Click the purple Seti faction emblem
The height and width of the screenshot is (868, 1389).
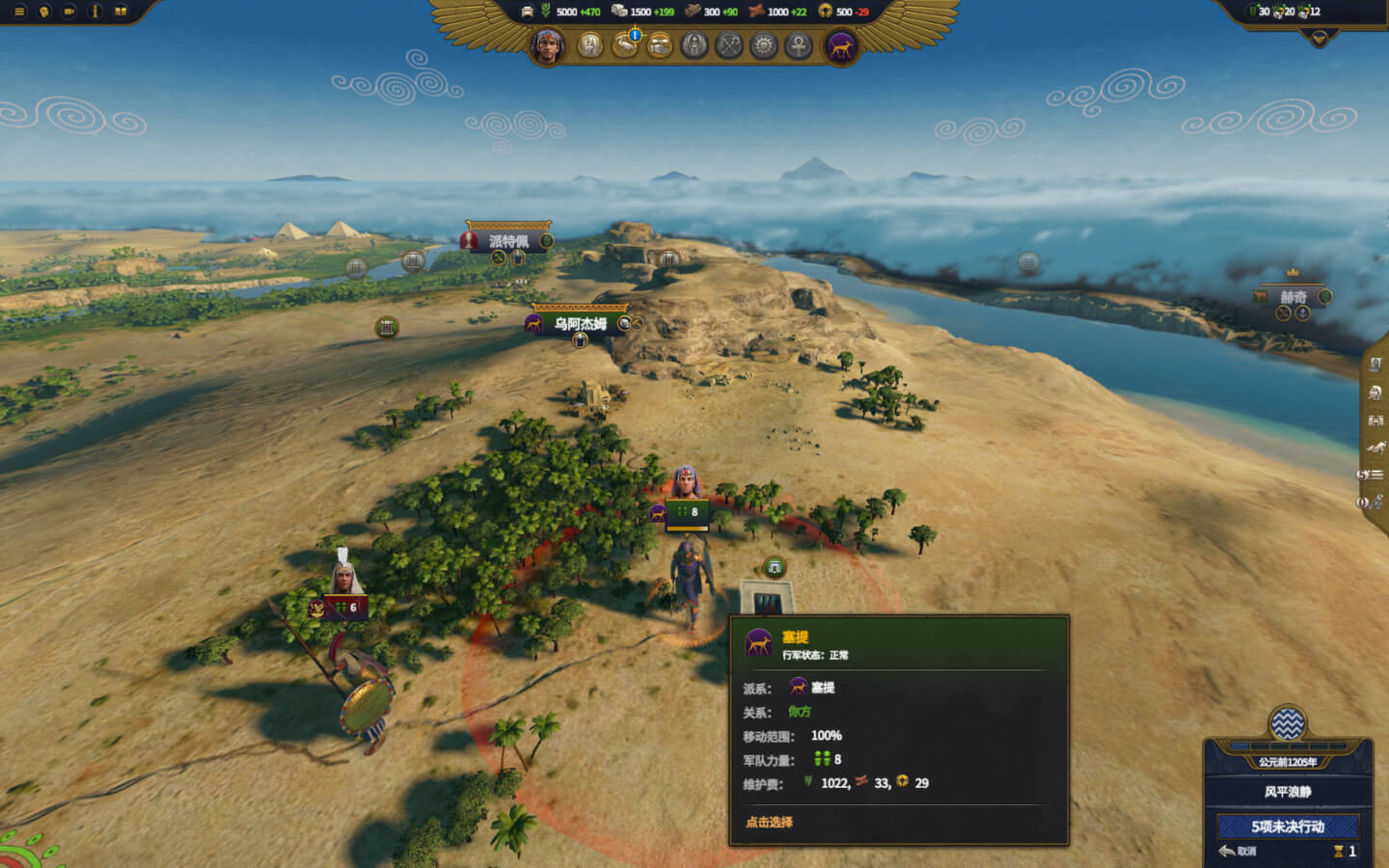[x=840, y=46]
